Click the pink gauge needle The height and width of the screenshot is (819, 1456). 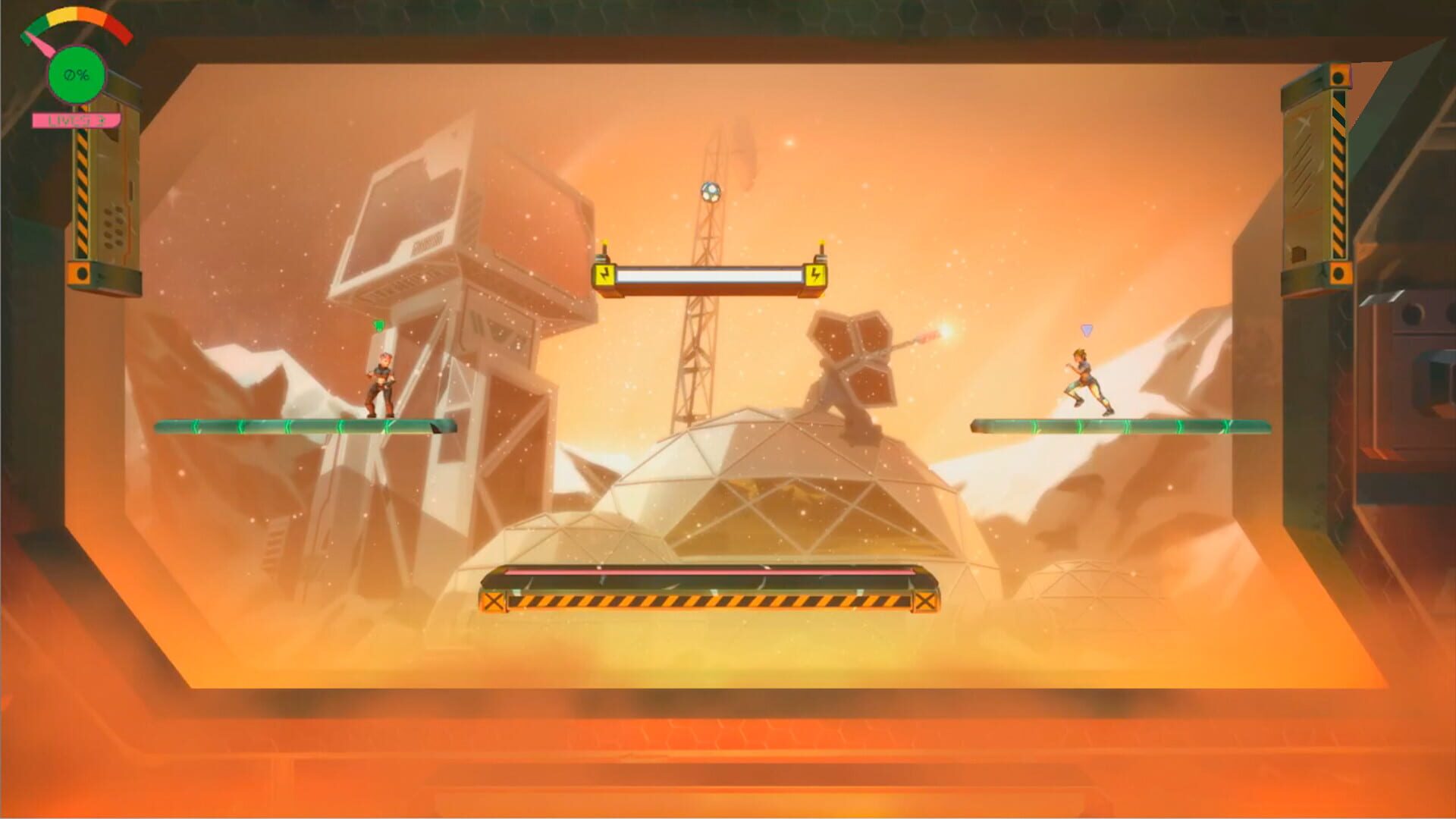coord(39,44)
